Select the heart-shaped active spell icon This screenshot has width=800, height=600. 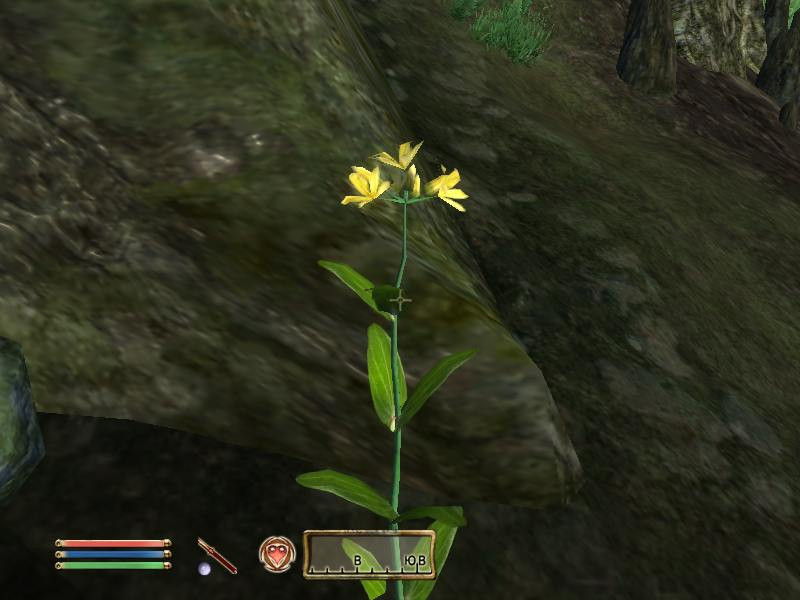click(277, 554)
